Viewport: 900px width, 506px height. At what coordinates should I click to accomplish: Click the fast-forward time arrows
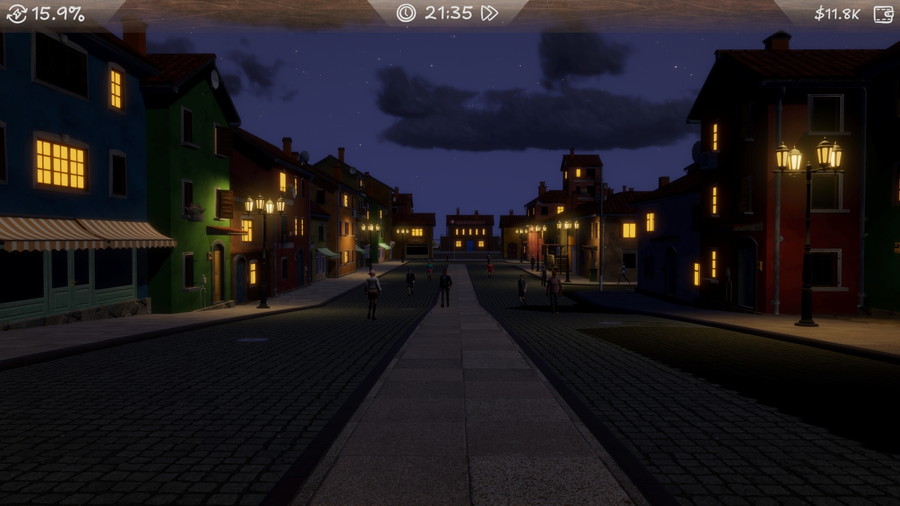coord(489,13)
